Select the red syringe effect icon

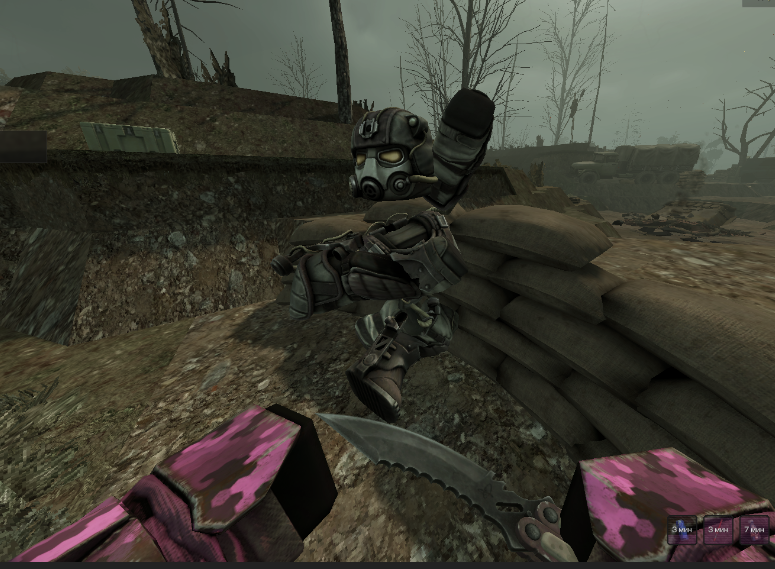click(x=718, y=529)
